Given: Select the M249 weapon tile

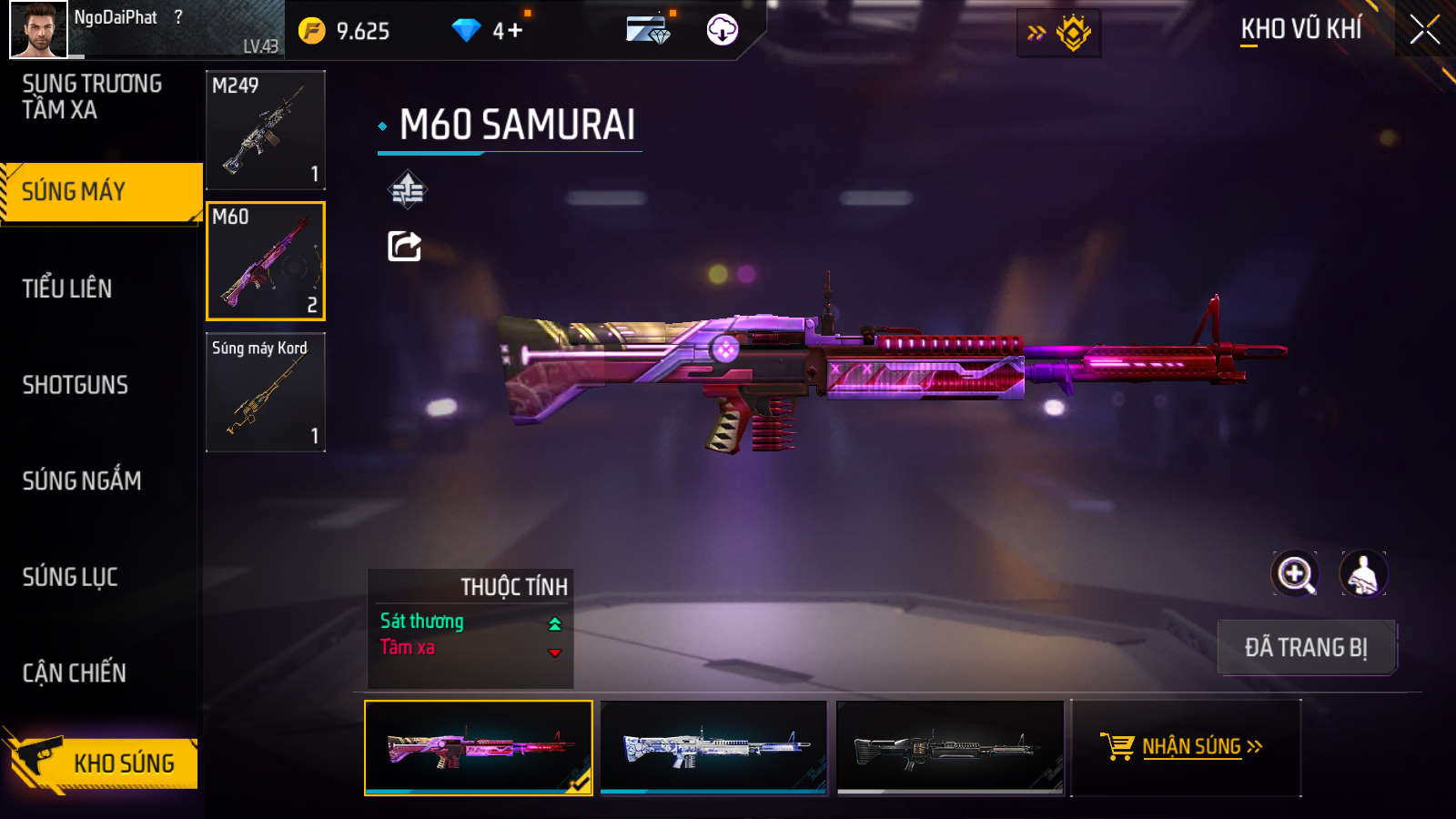Looking at the screenshot, I should point(266,130).
